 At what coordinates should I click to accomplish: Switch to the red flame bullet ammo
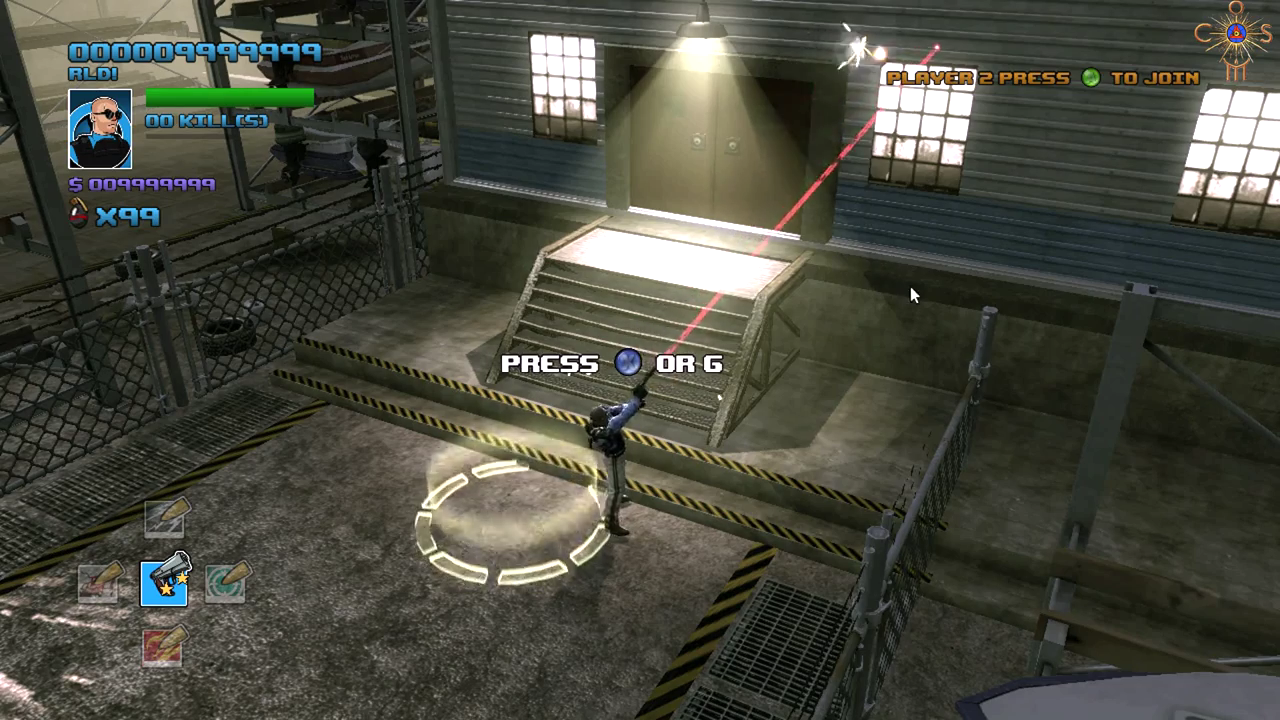[x=163, y=646]
